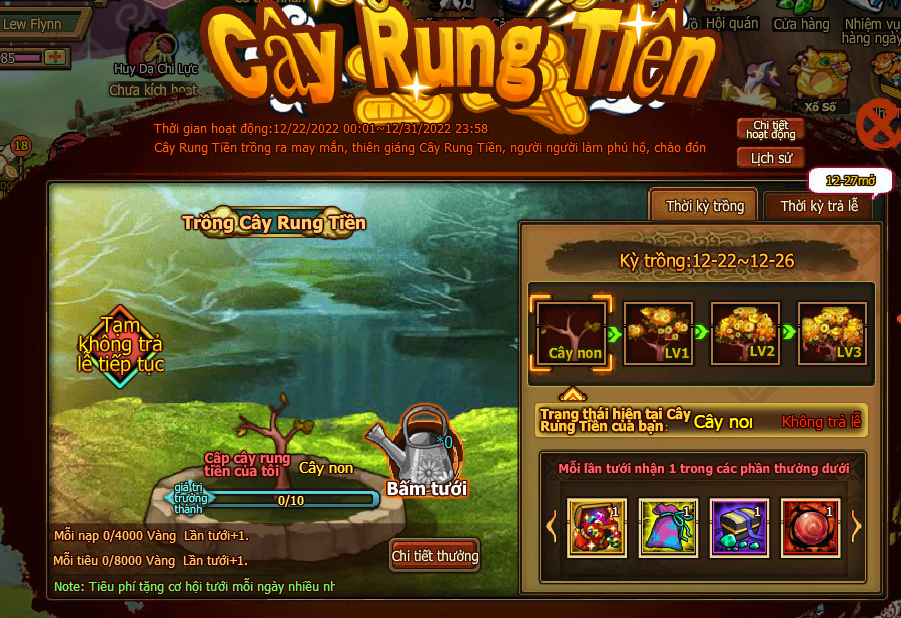Inspect the red orb reward
The width and height of the screenshot is (901, 618).
pyautogui.click(x=809, y=527)
